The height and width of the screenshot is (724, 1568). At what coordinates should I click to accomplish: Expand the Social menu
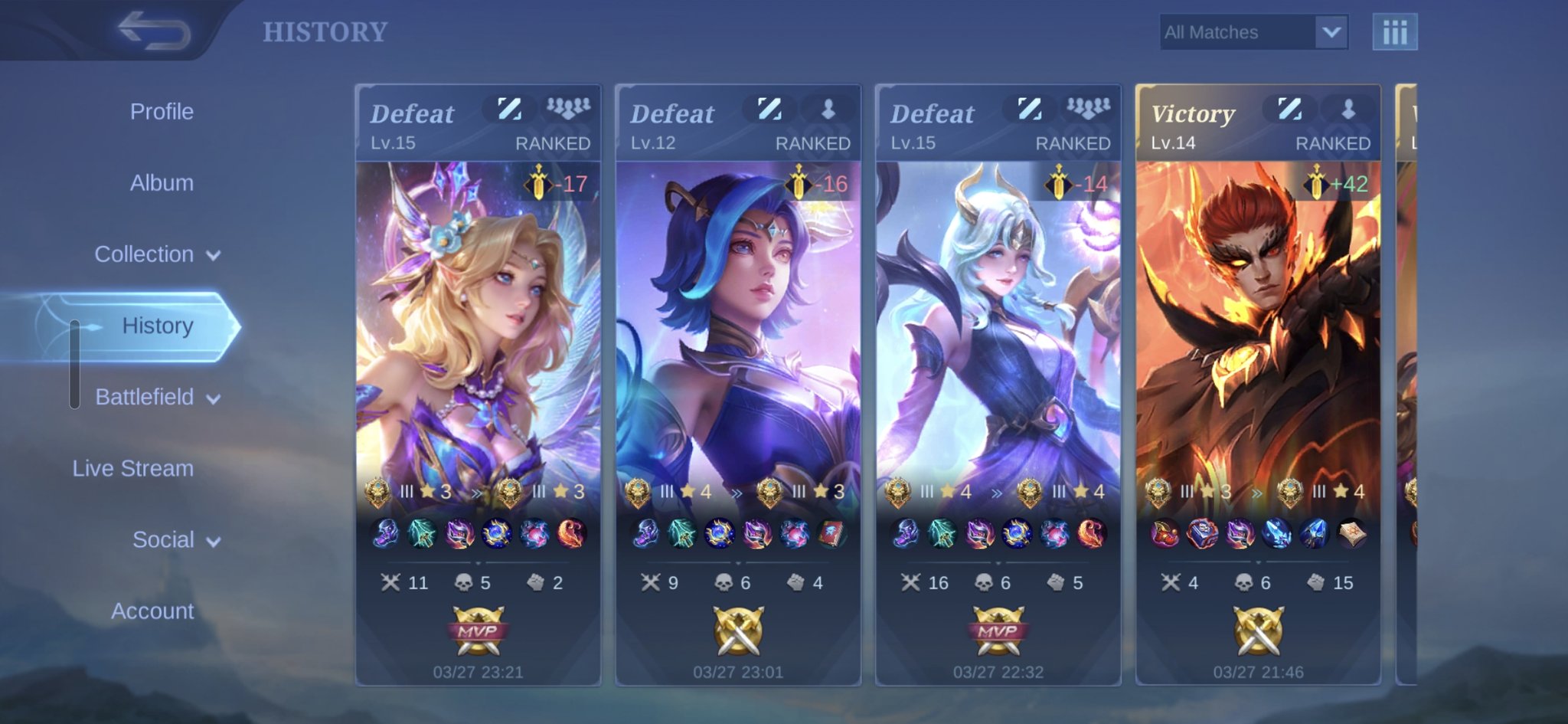coord(176,540)
